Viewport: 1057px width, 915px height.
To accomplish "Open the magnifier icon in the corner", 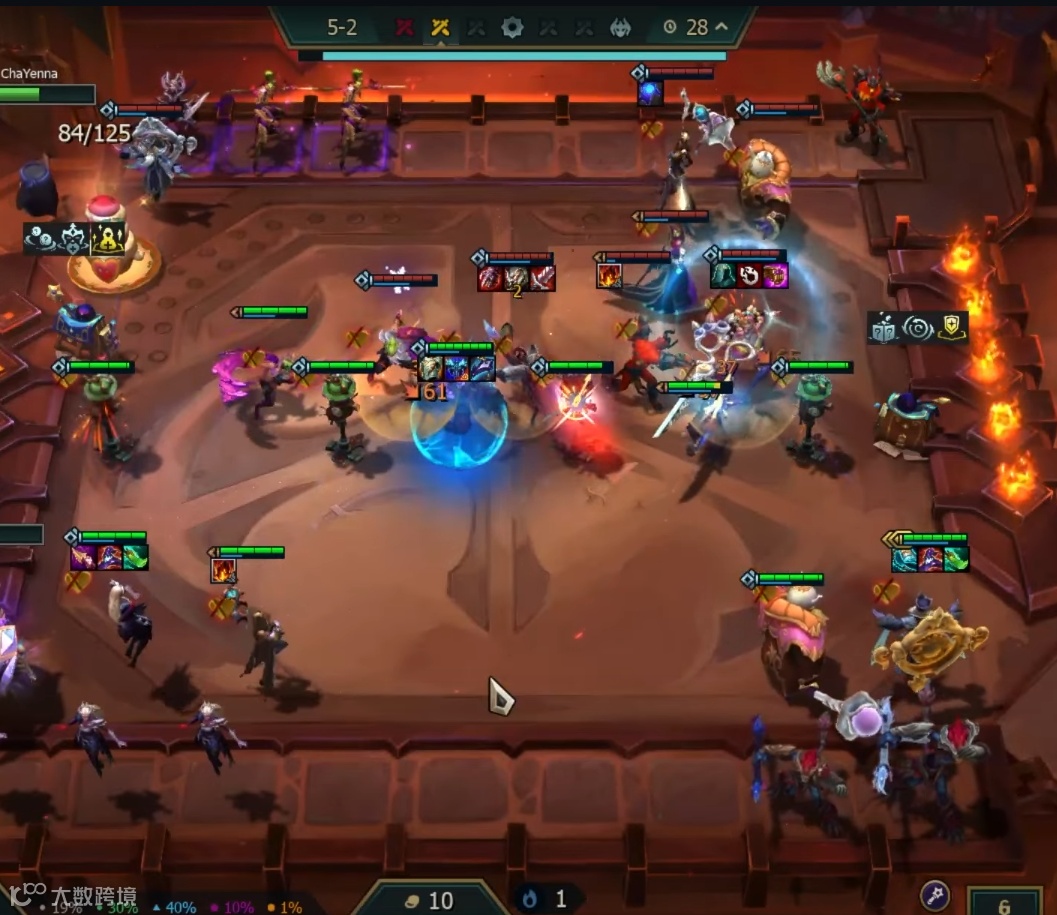I will point(933,893).
